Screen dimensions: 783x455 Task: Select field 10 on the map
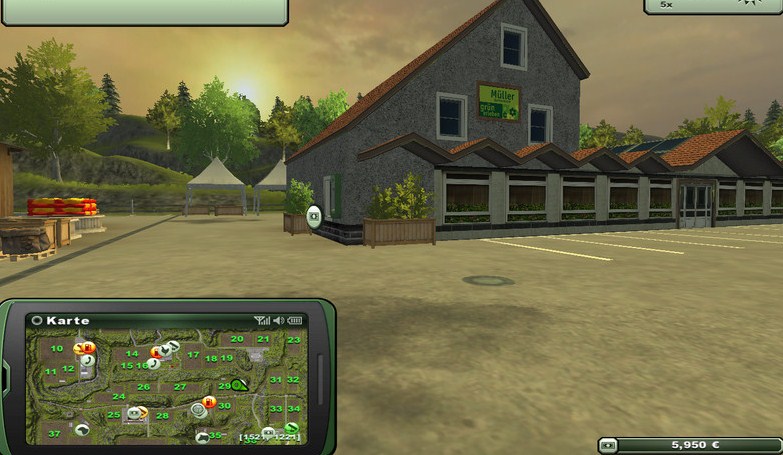click(57, 349)
